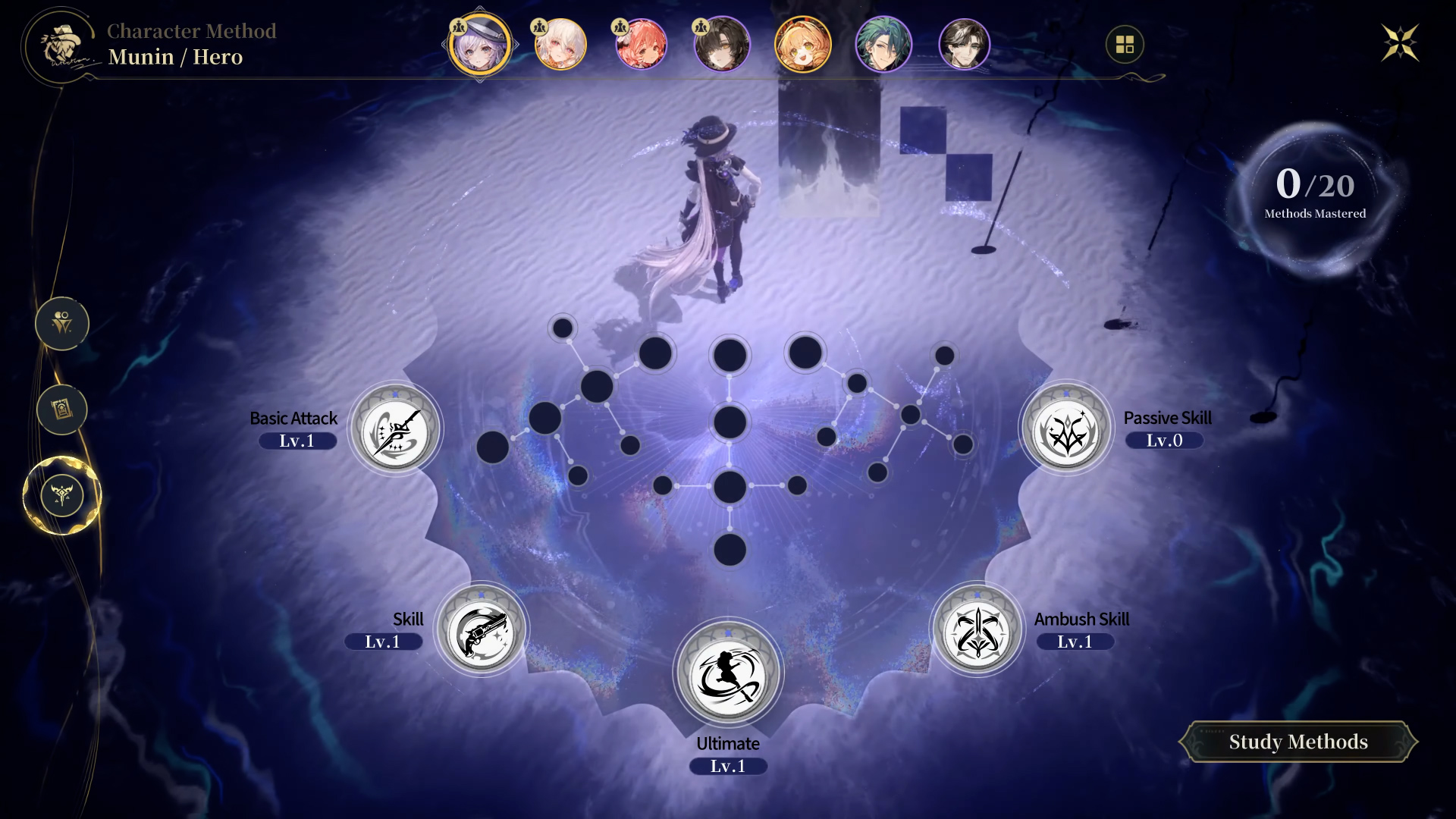The width and height of the screenshot is (1456, 819).
Task: Open the character silhouette tab in sidebar
Action: pyautogui.click(x=62, y=324)
